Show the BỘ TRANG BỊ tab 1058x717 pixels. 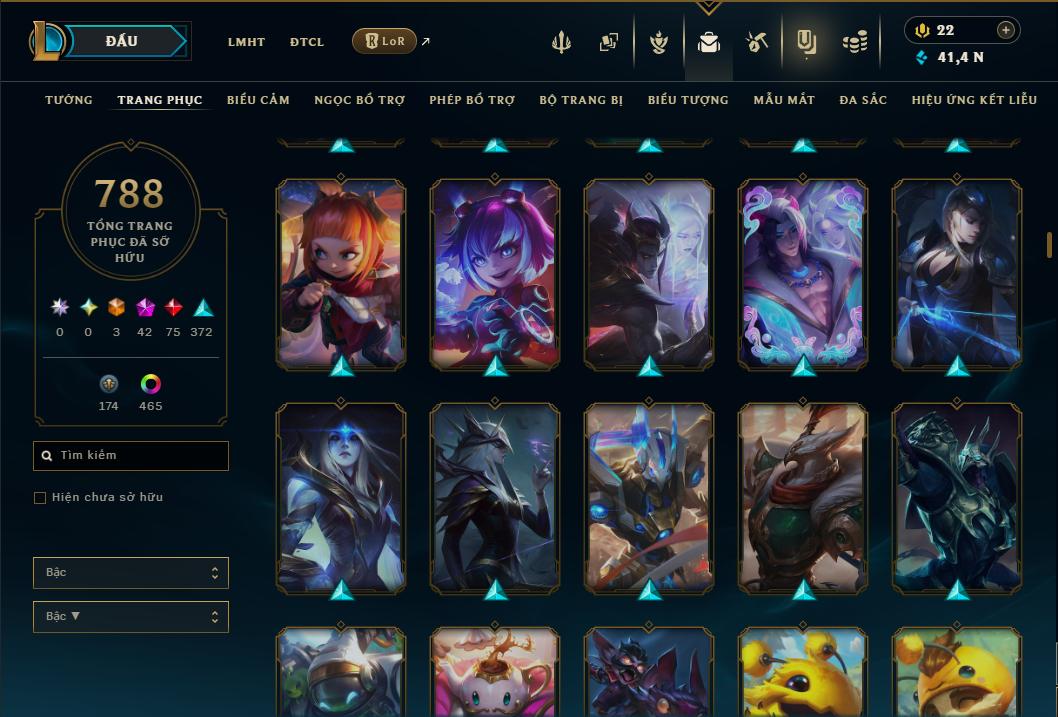click(581, 100)
